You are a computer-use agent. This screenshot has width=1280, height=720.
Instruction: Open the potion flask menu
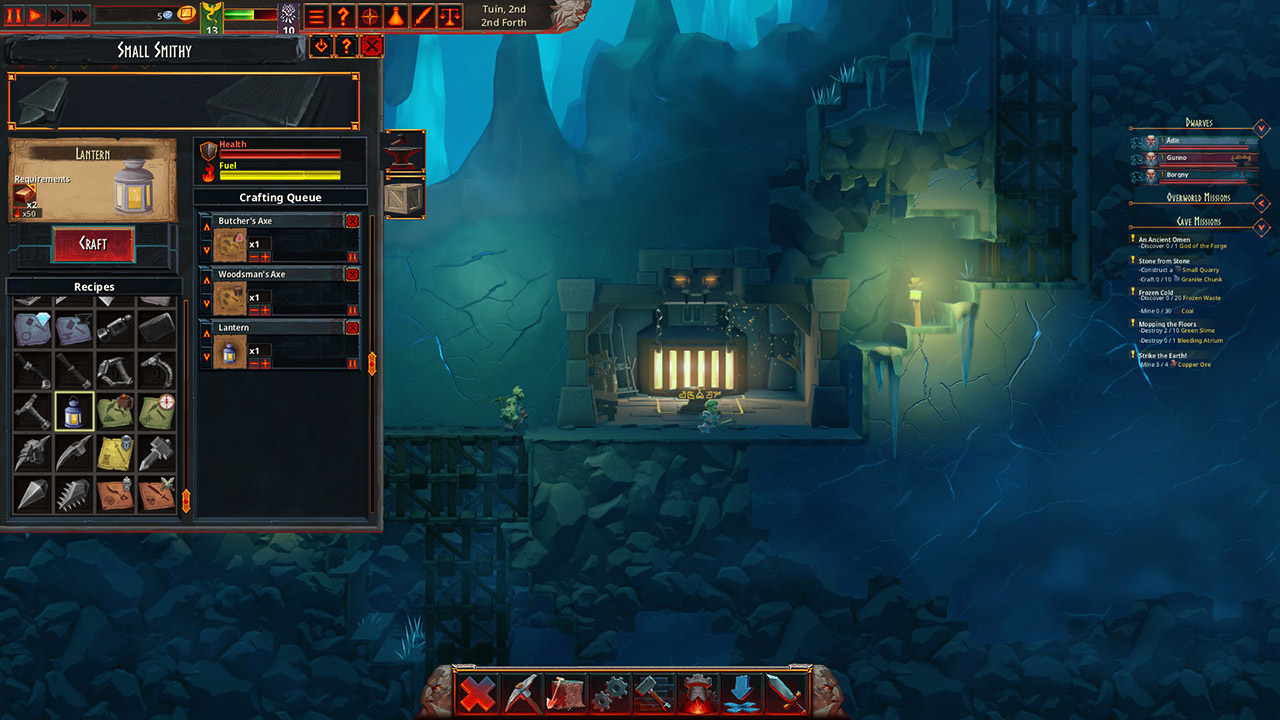point(397,16)
